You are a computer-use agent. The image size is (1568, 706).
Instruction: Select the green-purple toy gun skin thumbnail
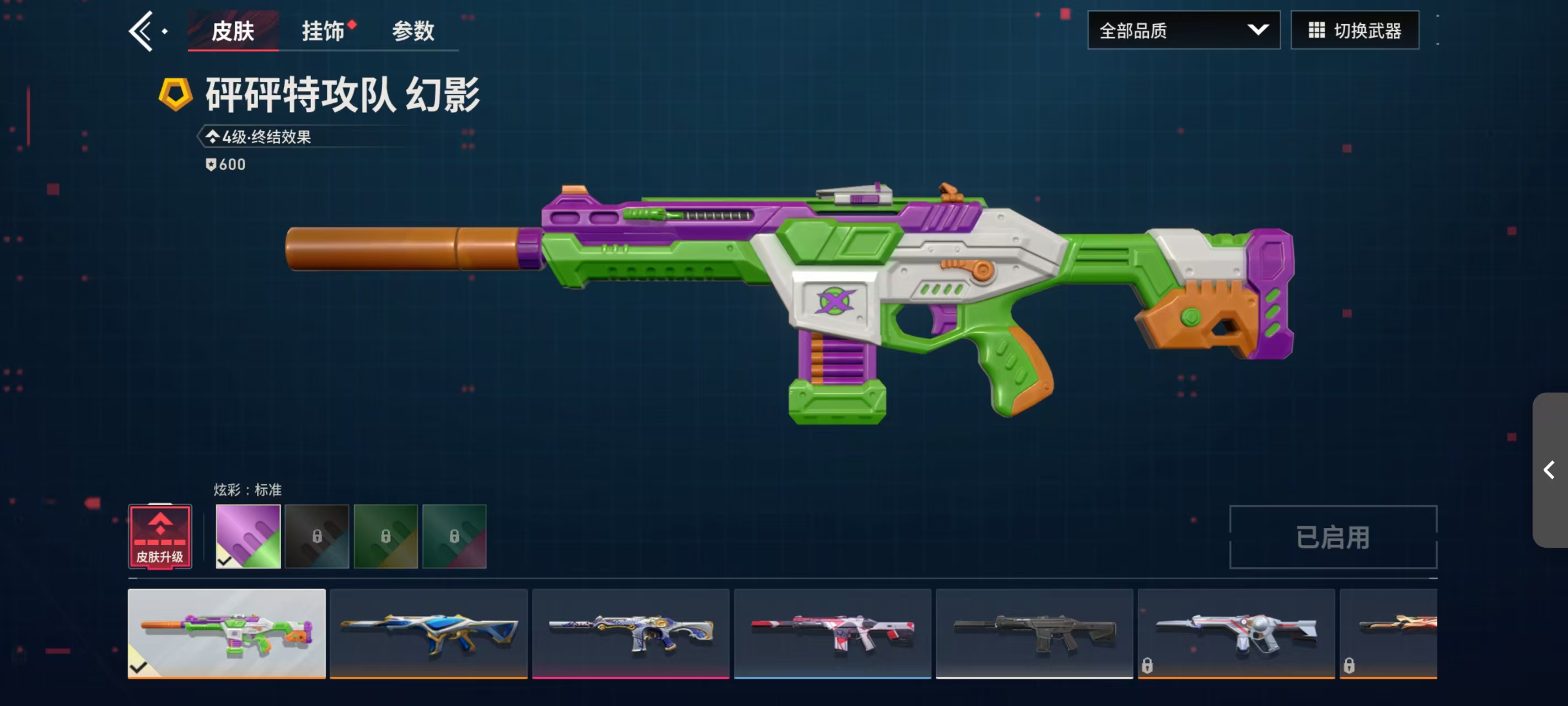click(227, 634)
